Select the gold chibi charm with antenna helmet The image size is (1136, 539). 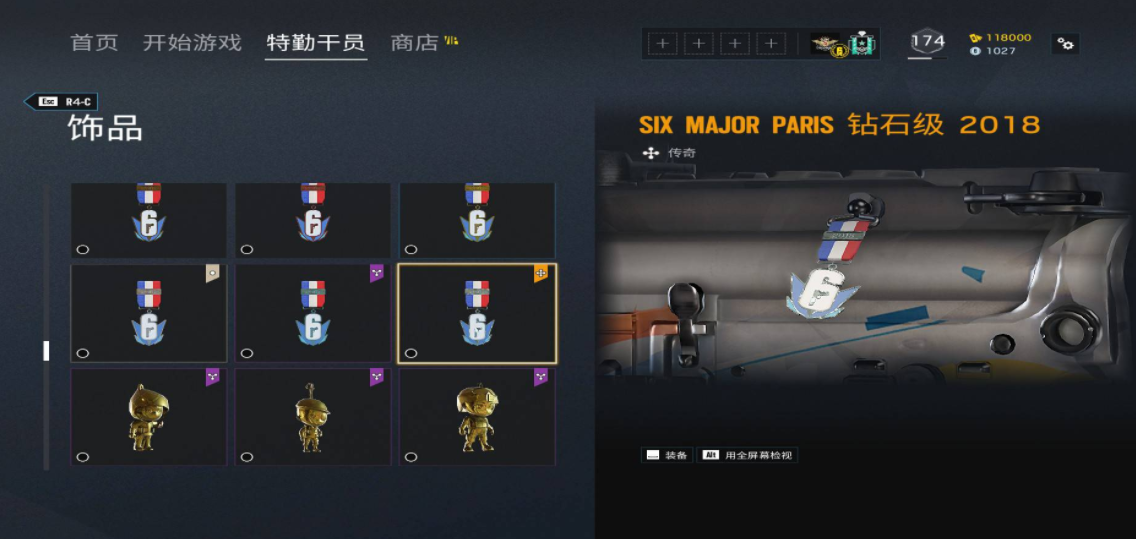tap(313, 417)
